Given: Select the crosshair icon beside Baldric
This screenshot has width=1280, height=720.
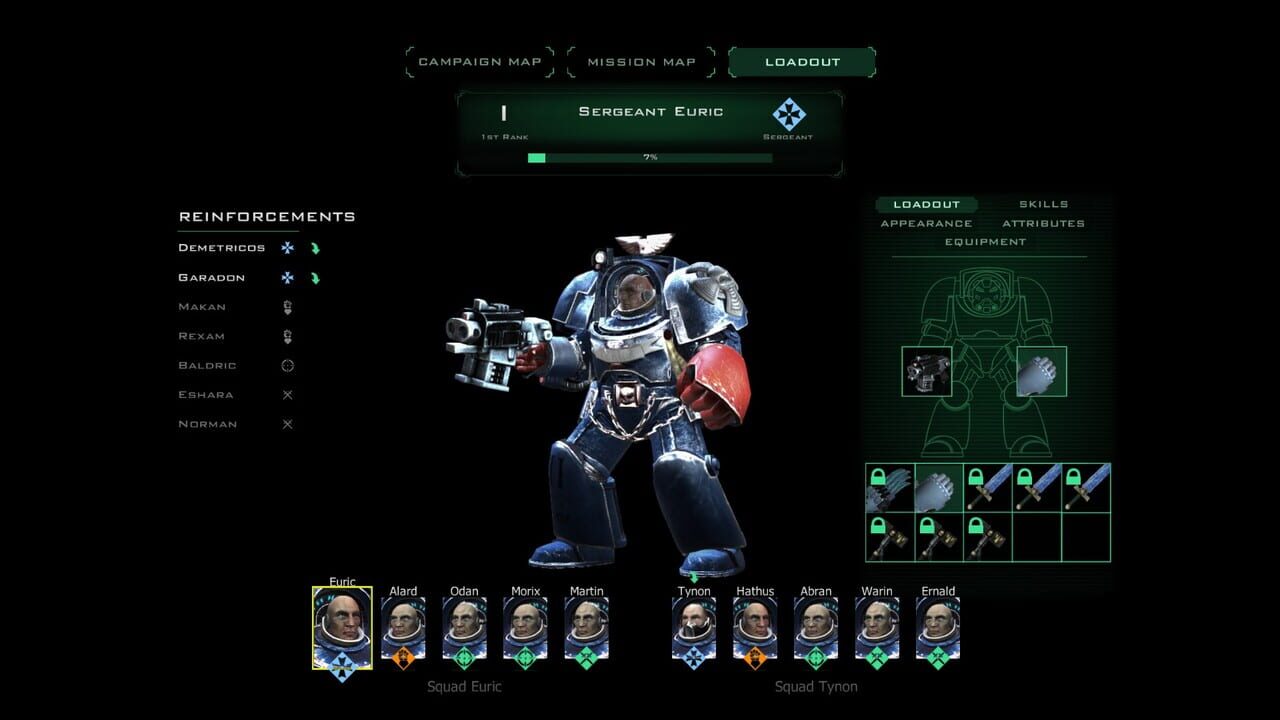Looking at the screenshot, I should click(287, 365).
